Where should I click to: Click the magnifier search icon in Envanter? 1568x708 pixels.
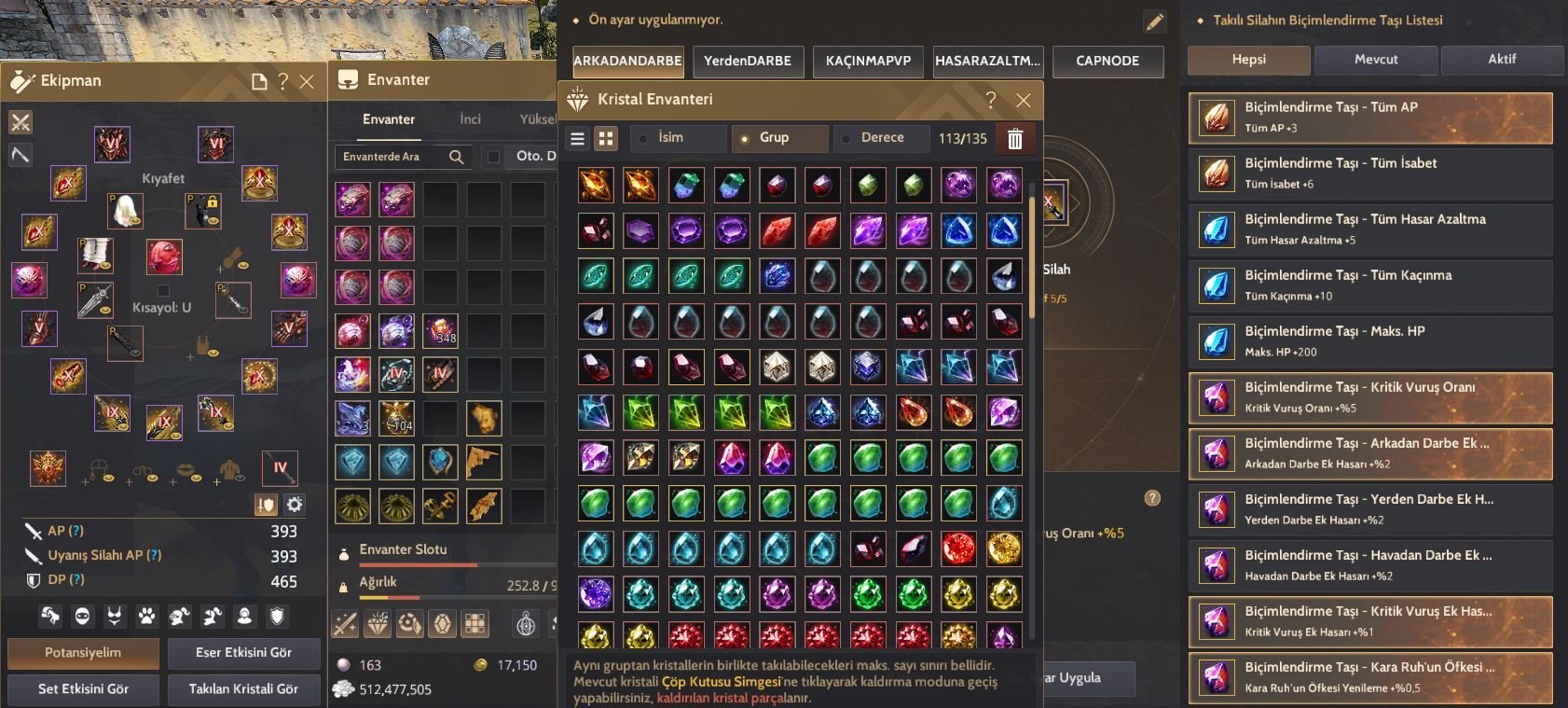(456, 157)
